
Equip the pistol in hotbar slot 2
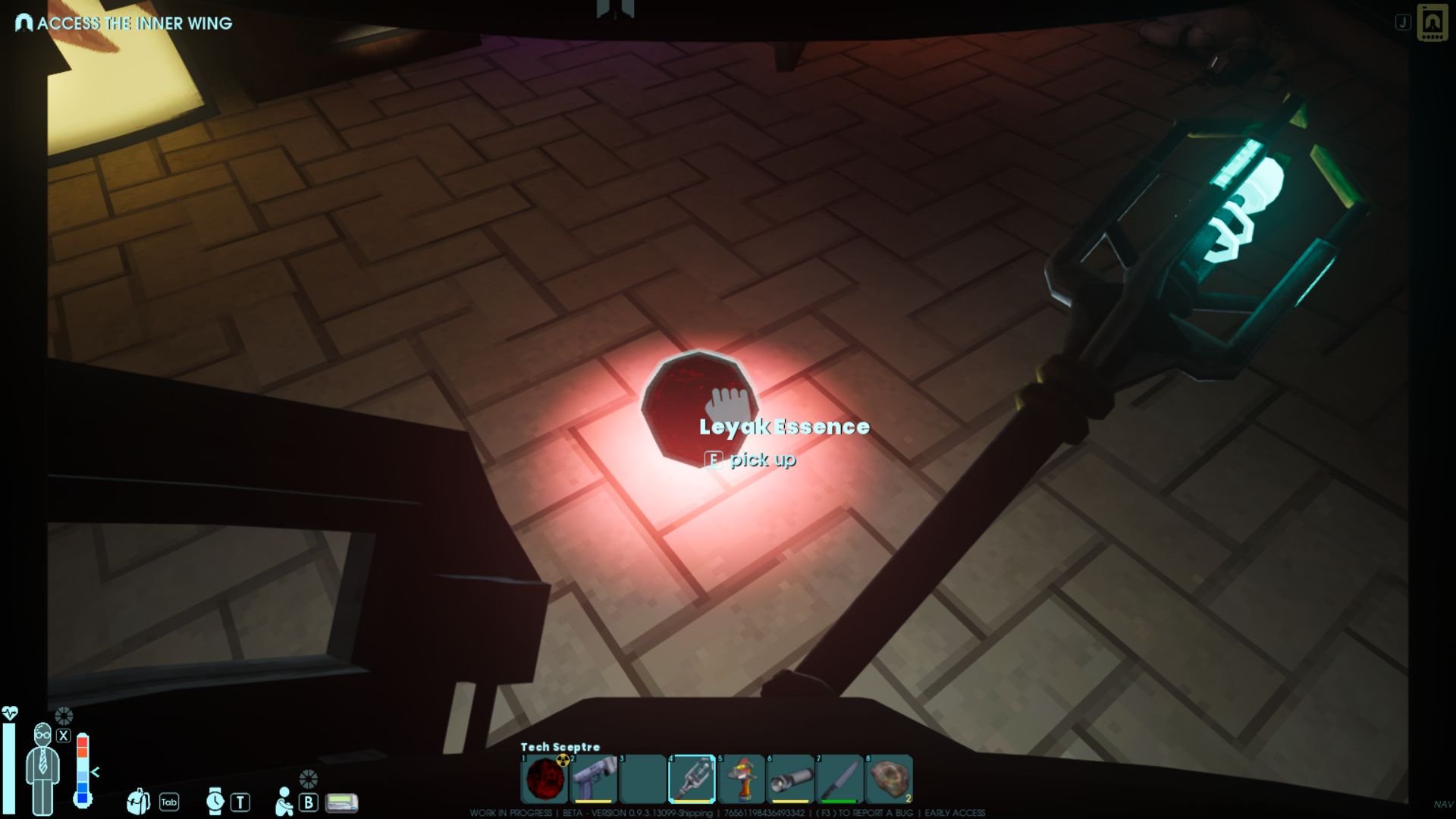tap(593, 779)
